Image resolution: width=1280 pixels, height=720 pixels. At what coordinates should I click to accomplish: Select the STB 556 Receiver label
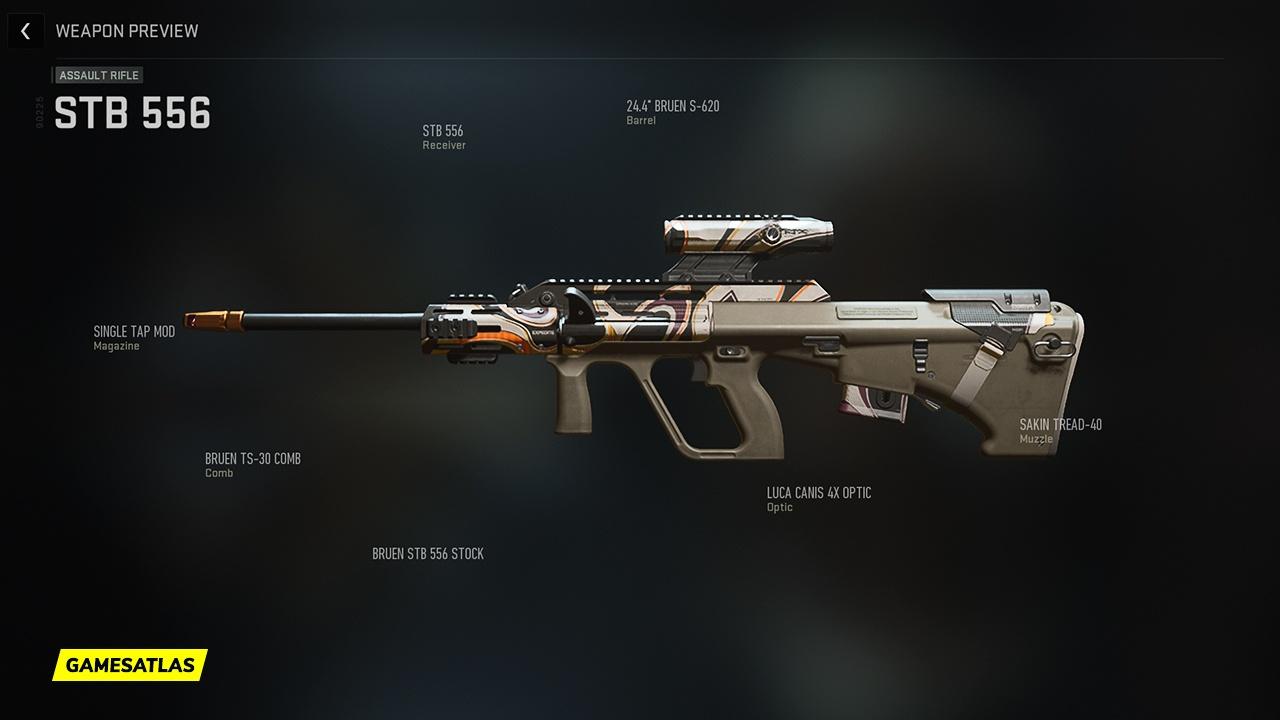[443, 137]
